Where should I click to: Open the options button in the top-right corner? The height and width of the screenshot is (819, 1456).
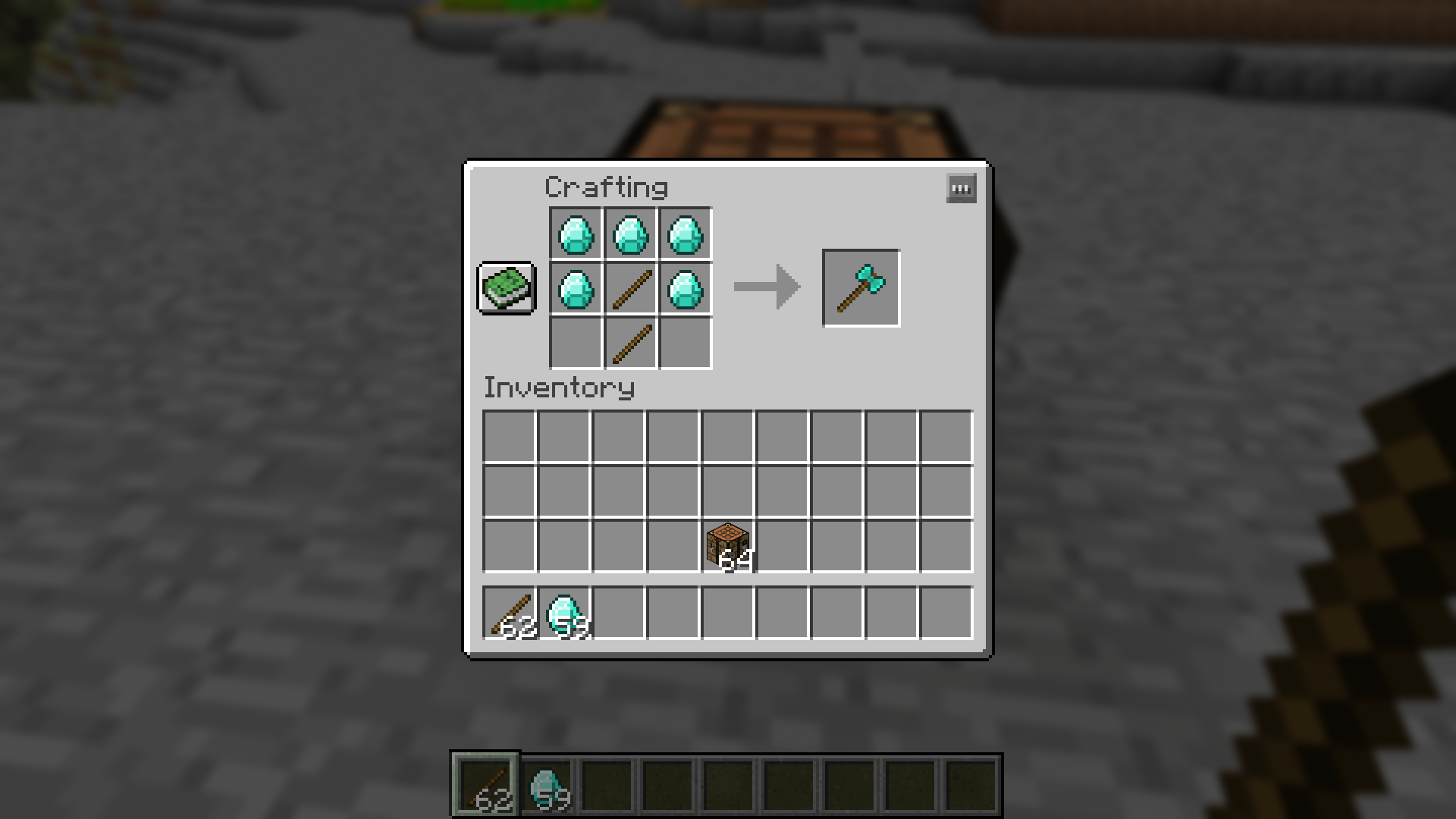[960, 188]
